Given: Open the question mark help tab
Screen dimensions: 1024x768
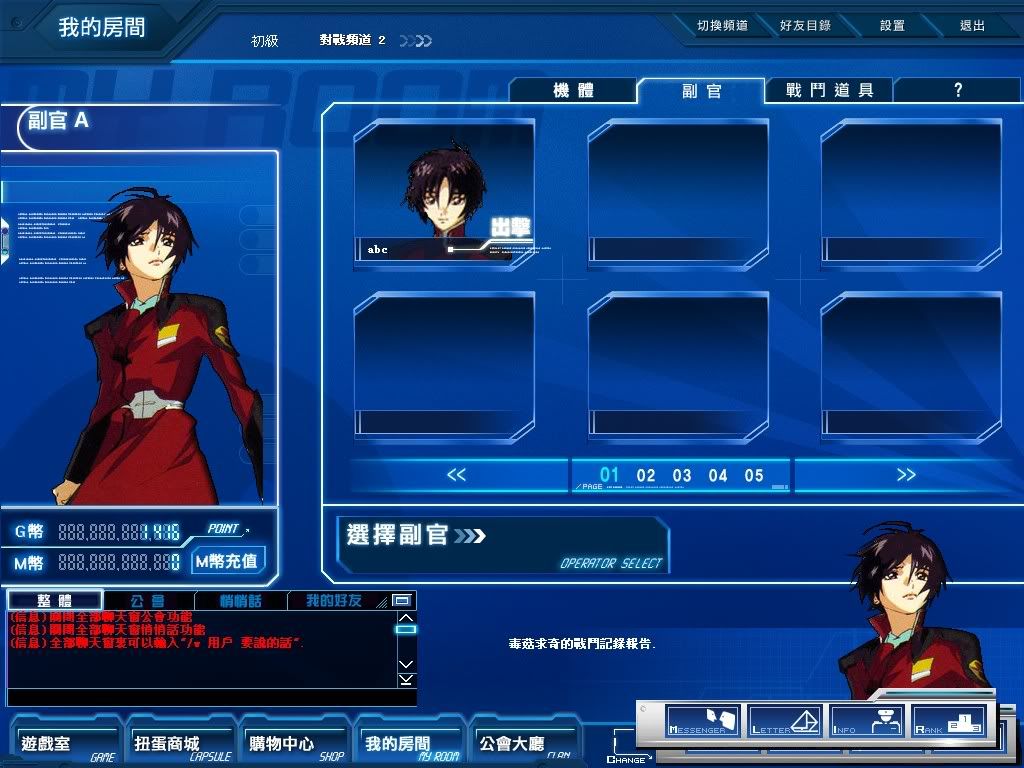Looking at the screenshot, I should [x=957, y=91].
